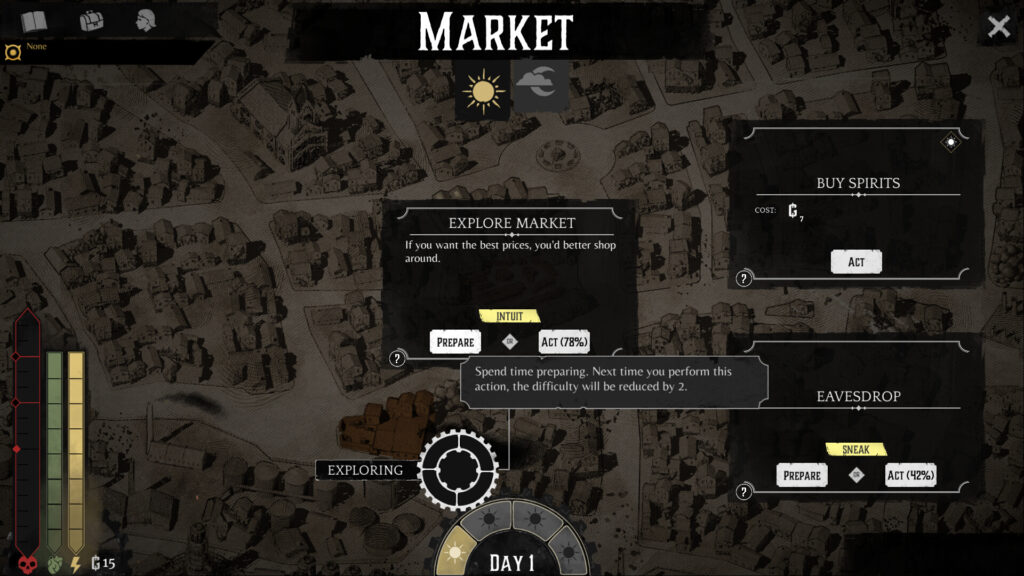This screenshot has width=1024, height=576.
Task: Switch to the night moon view
Action: pos(542,87)
